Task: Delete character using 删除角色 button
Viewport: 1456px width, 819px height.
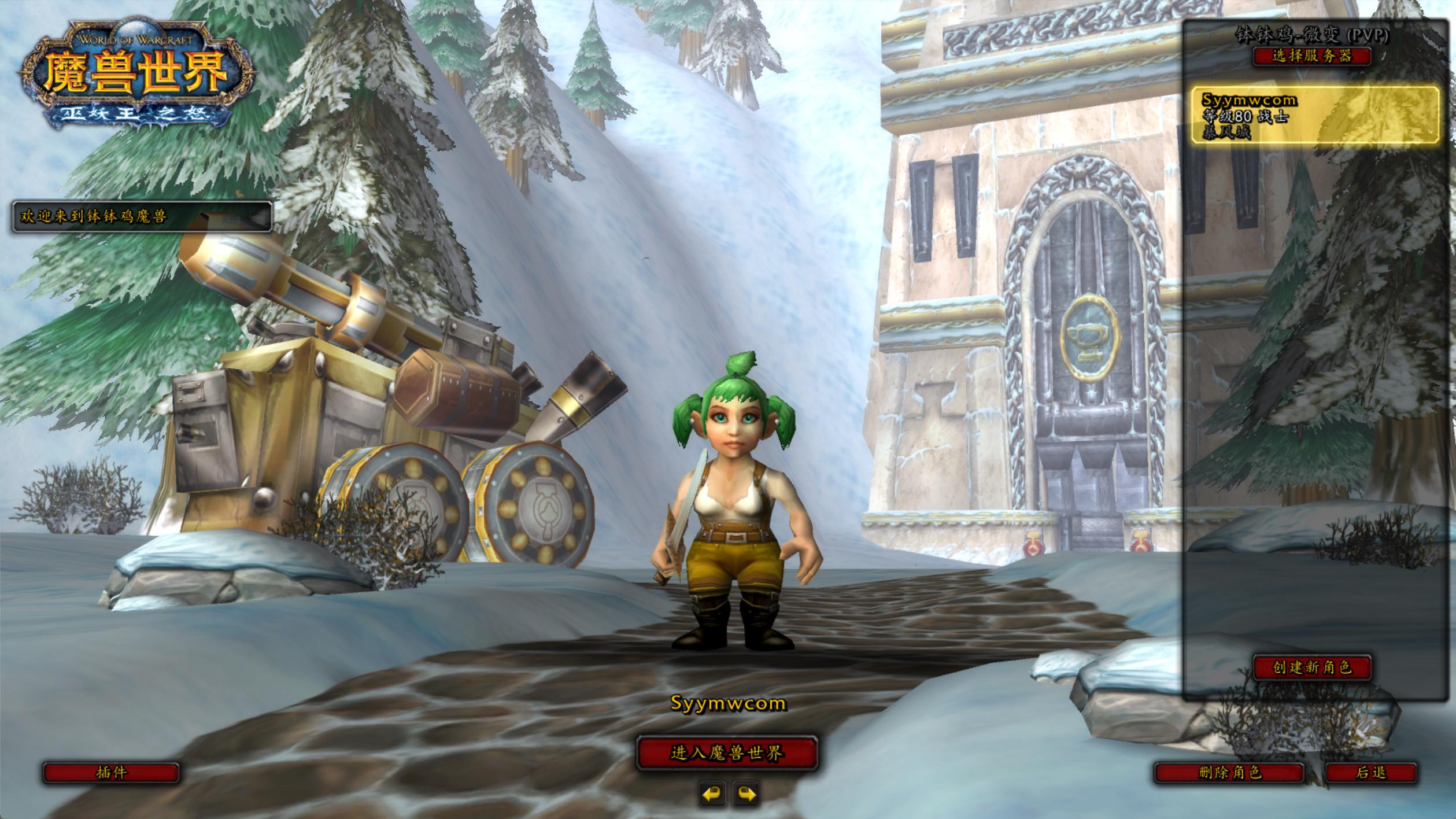Action: pyautogui.click(x=1229, y=772)
